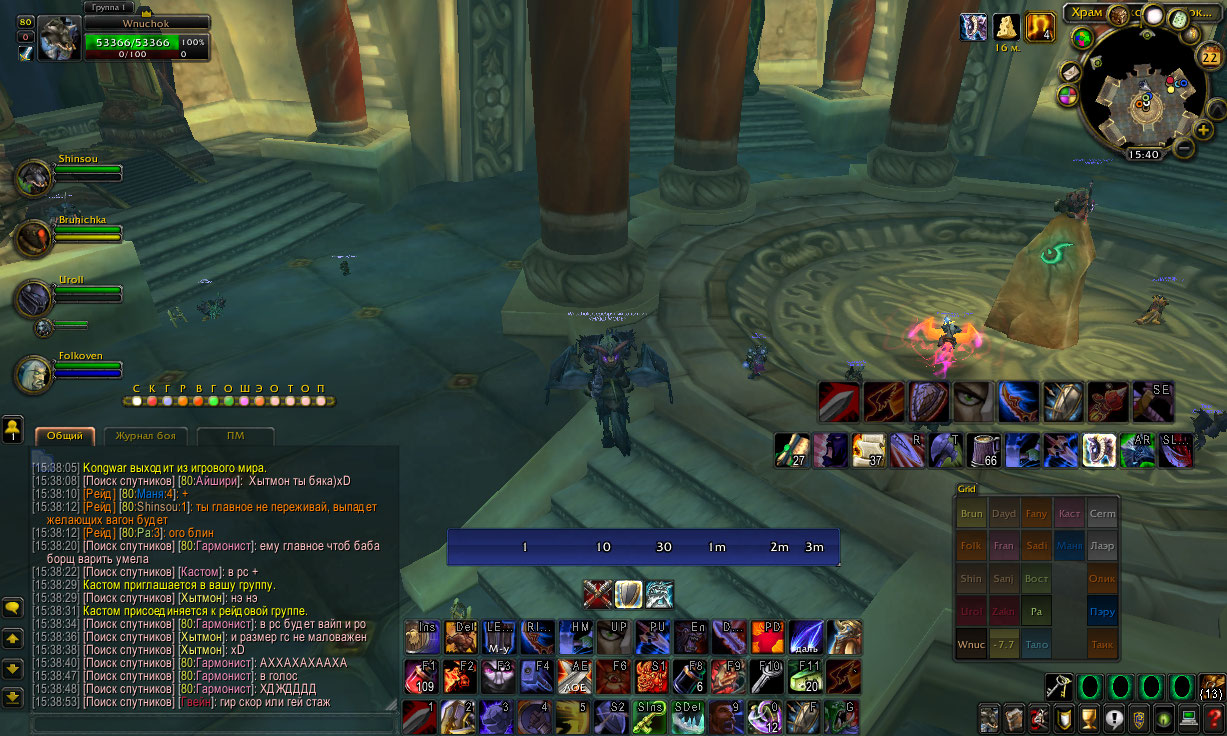The width and height of the screenshot is (1227, 736).
Task: Use the F1 red potion slot
Action: (421, 677)
